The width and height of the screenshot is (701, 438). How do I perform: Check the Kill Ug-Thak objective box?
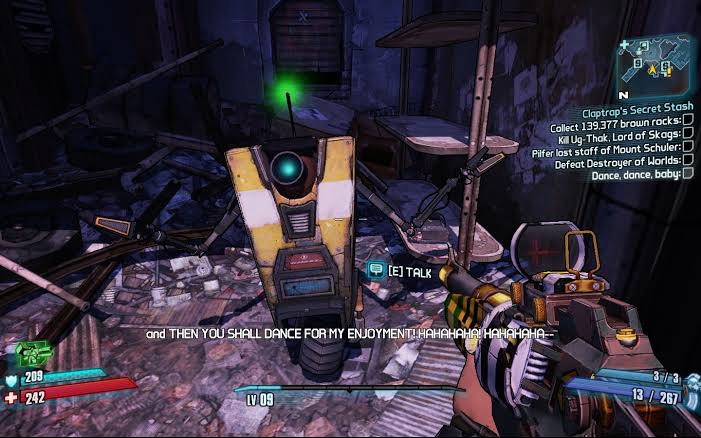(x=688, y=135)
